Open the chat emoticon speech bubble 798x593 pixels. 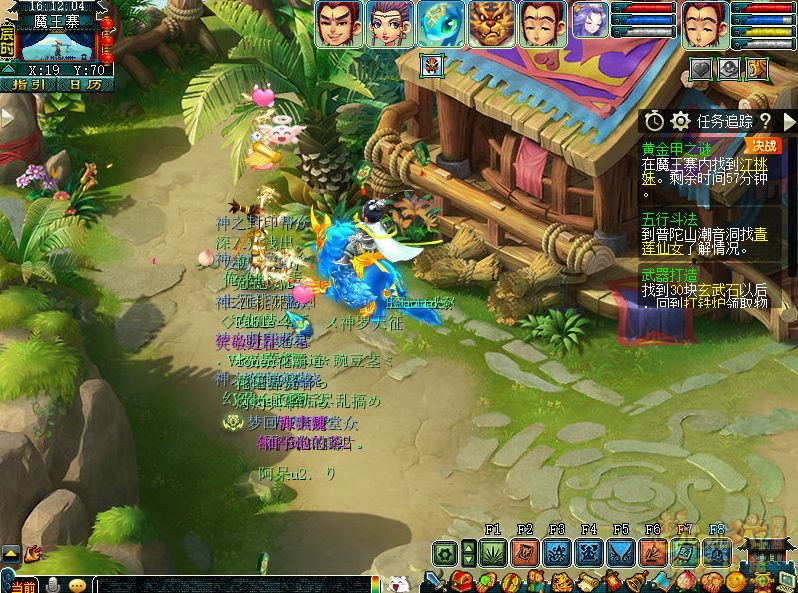[78, 584]
